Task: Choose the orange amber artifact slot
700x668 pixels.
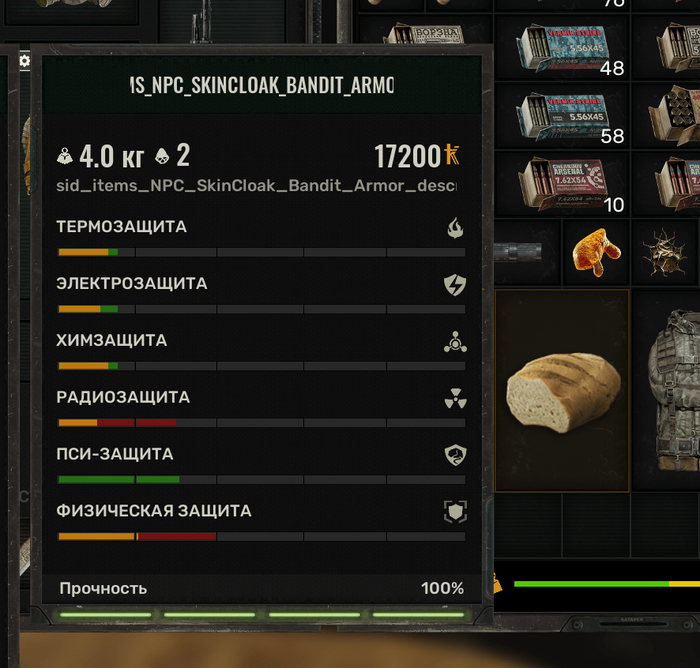Action: (596, 251)
